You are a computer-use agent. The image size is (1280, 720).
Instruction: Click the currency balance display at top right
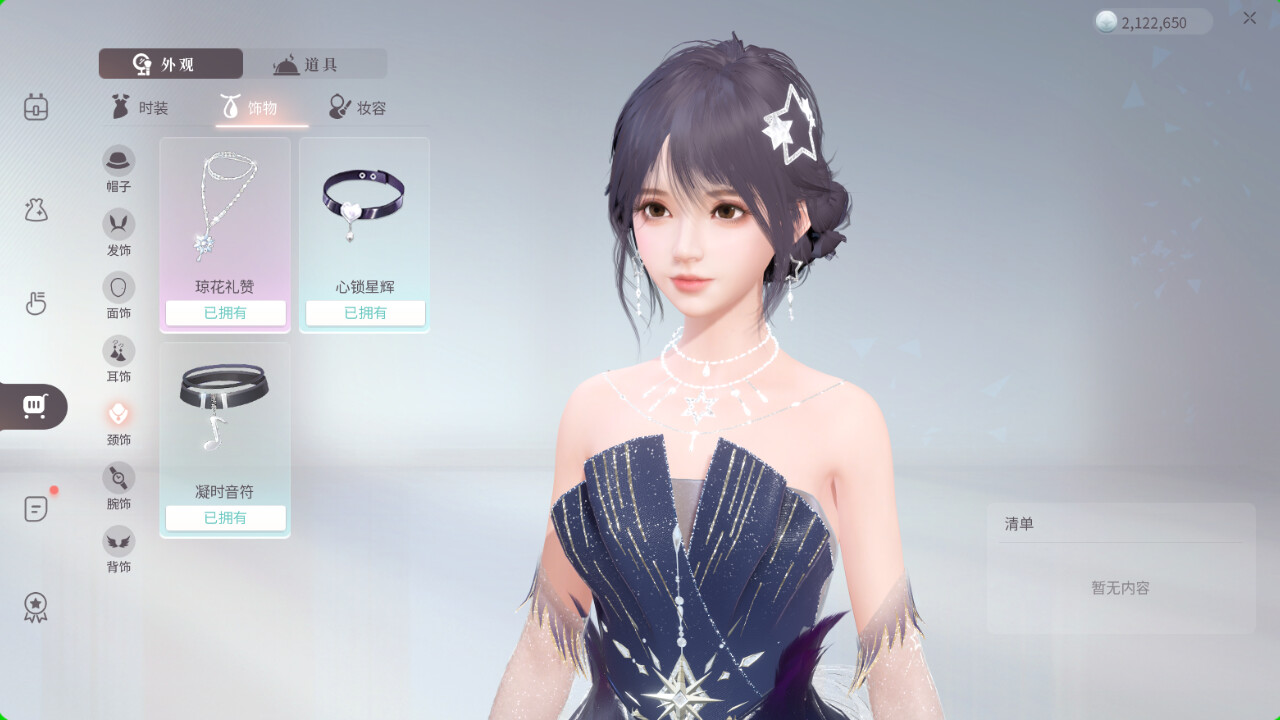pos(1150,22)
